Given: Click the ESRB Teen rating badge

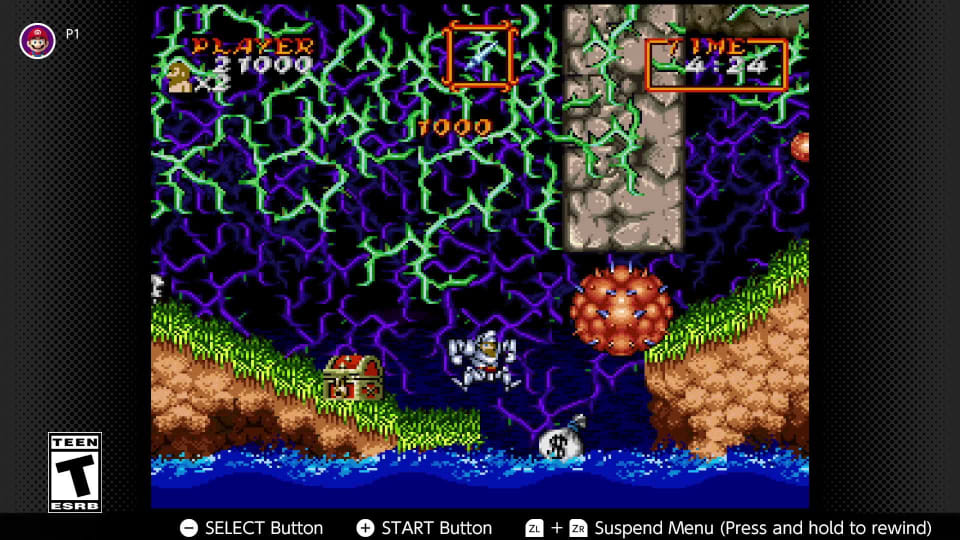Looking at the screenshot, I should point(75,472).
